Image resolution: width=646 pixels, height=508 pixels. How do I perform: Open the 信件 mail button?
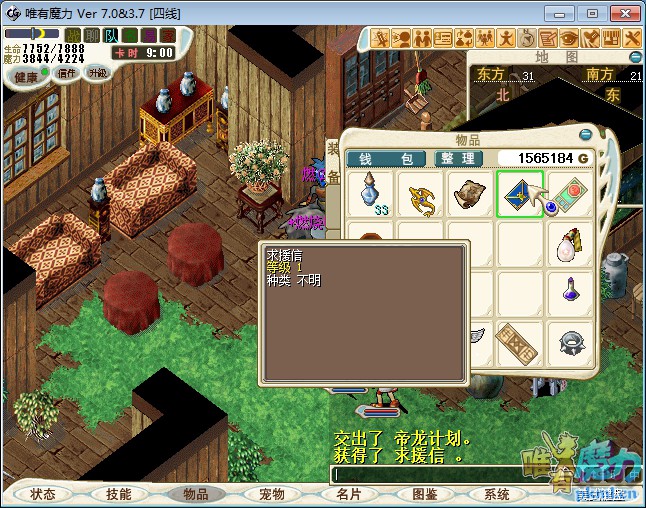pyautogui.click(x=68, y=73)
